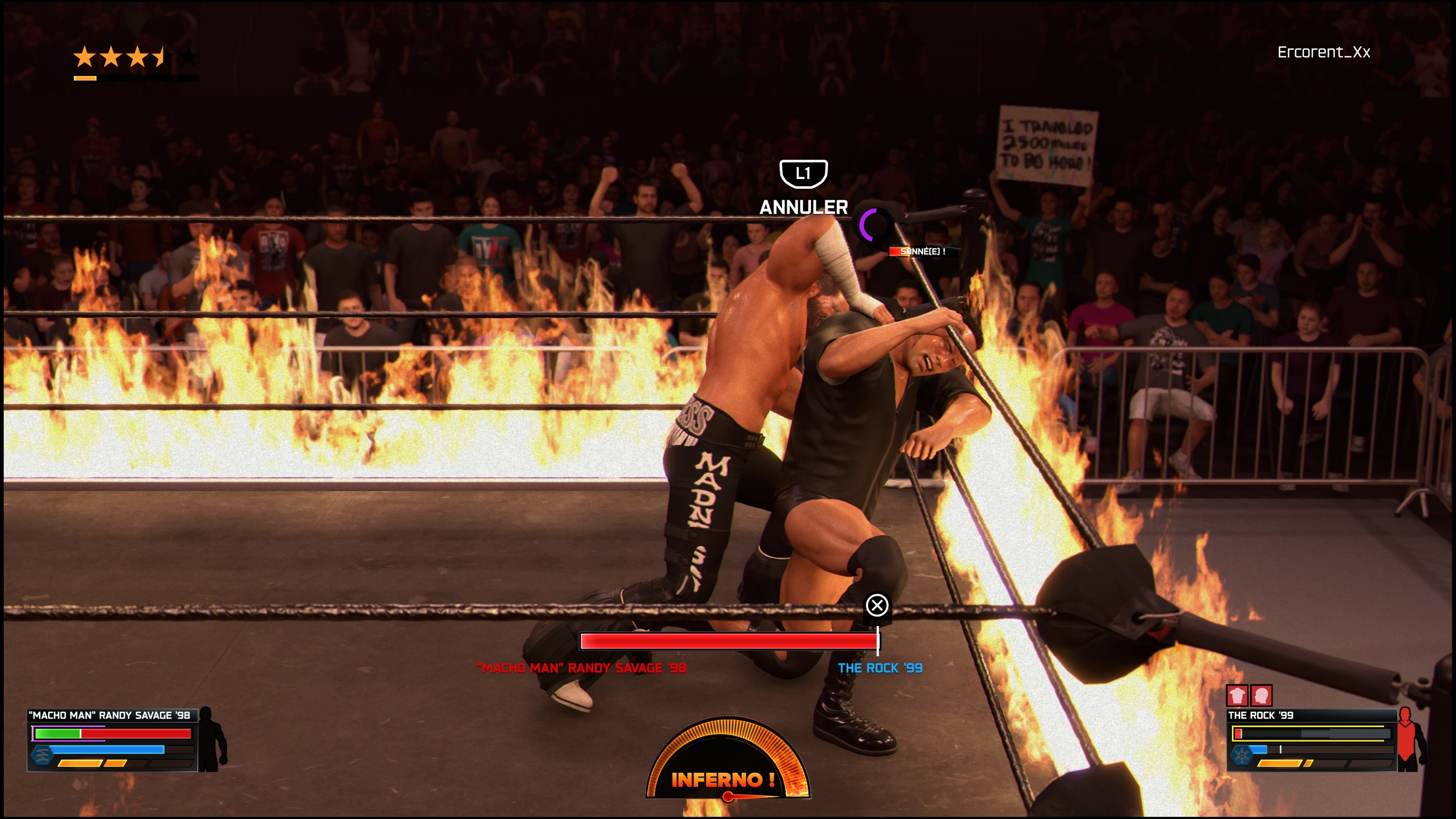Activate Randy Savage's payback ability icon
The image size is (1456, 819).
(42, 755)
